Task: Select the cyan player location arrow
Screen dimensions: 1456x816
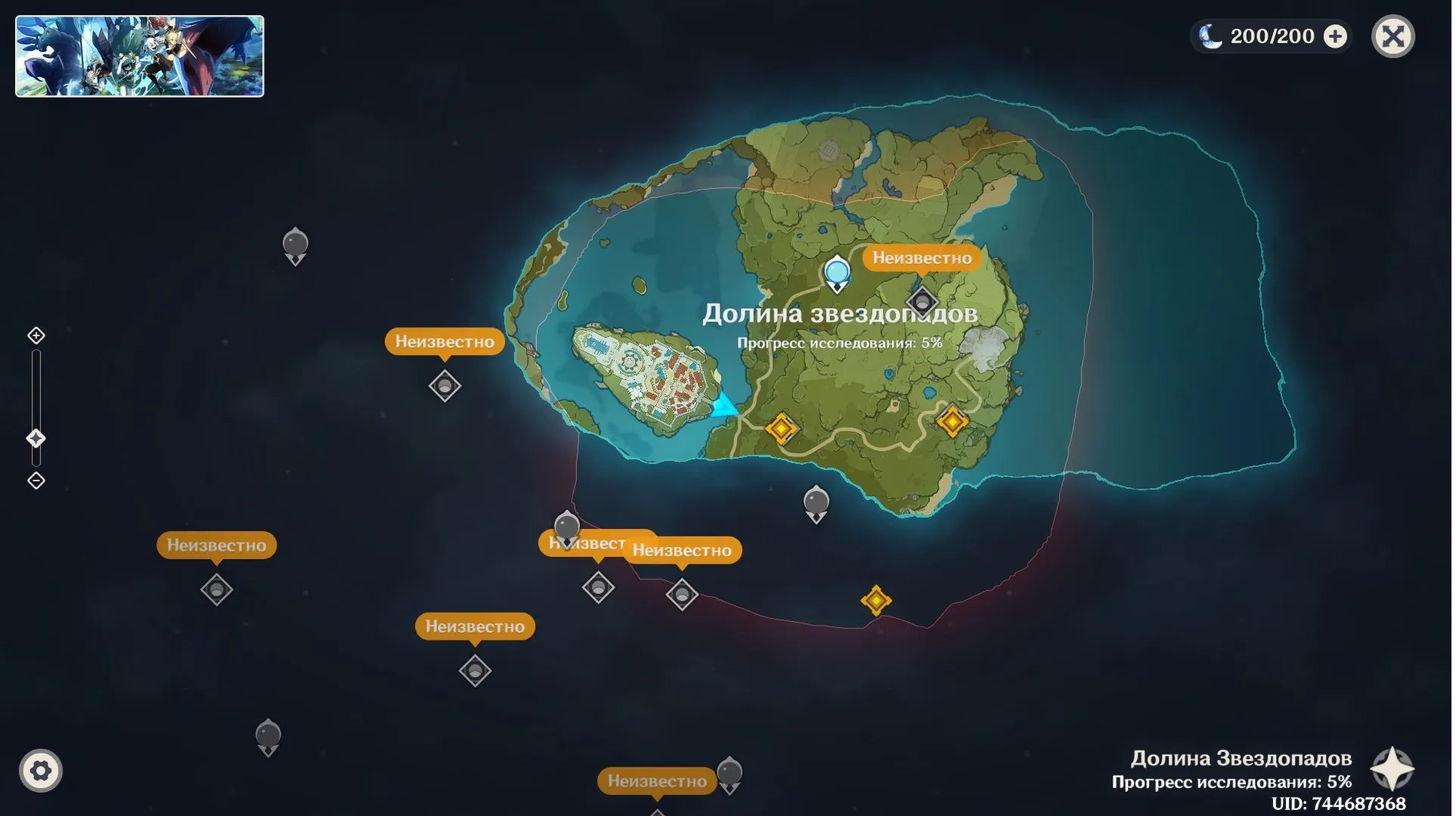Action: [723, 406]
